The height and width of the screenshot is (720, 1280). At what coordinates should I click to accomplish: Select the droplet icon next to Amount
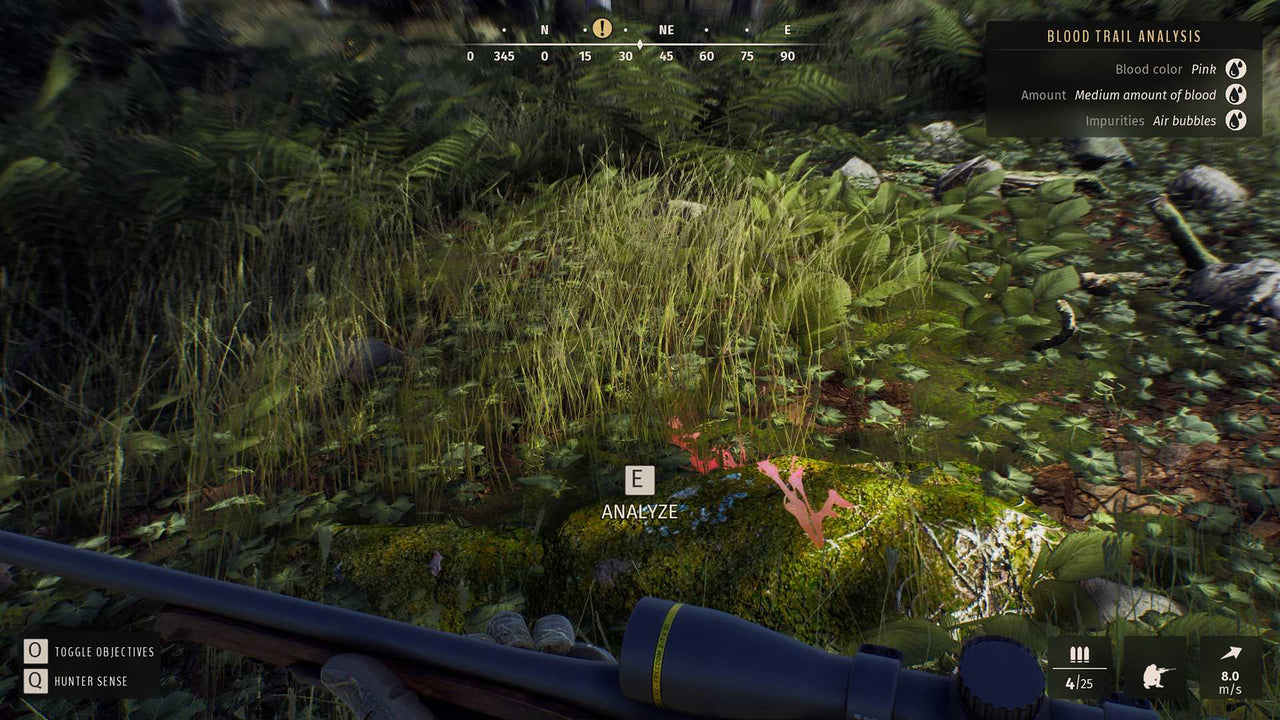coord(1236,94)
